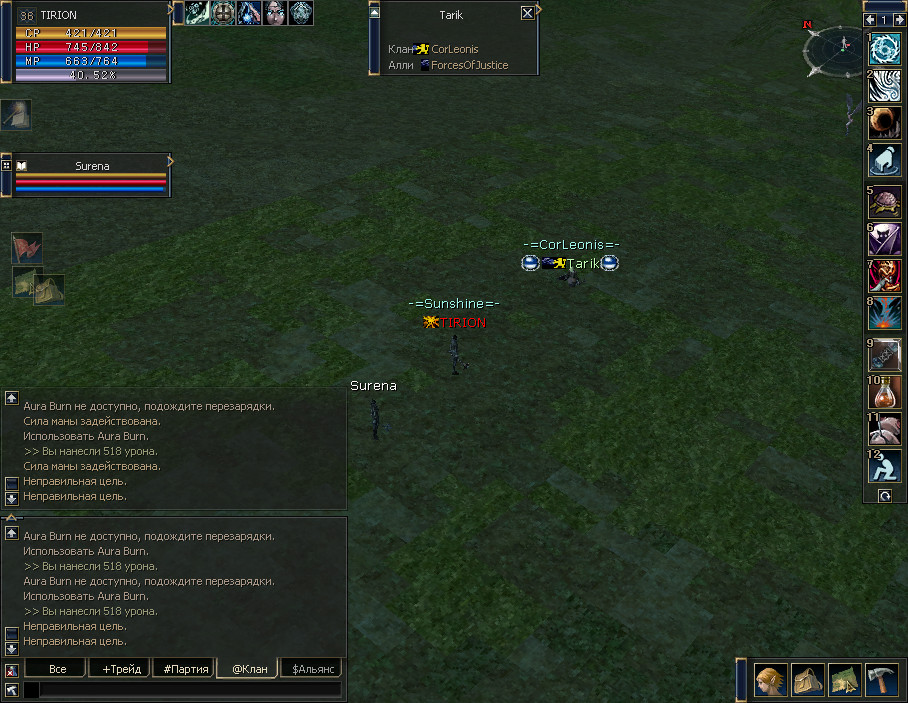Open the inventory bag icon
908x703 pixels.
(x=808, y=680)
